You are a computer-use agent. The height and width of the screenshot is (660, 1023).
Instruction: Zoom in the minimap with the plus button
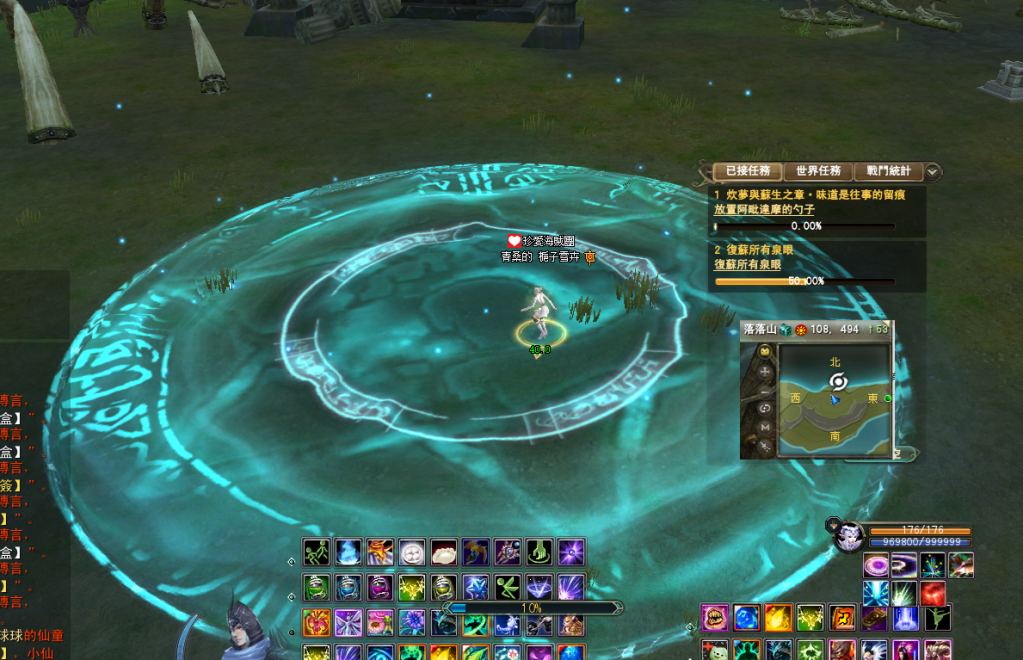point(766,371)
